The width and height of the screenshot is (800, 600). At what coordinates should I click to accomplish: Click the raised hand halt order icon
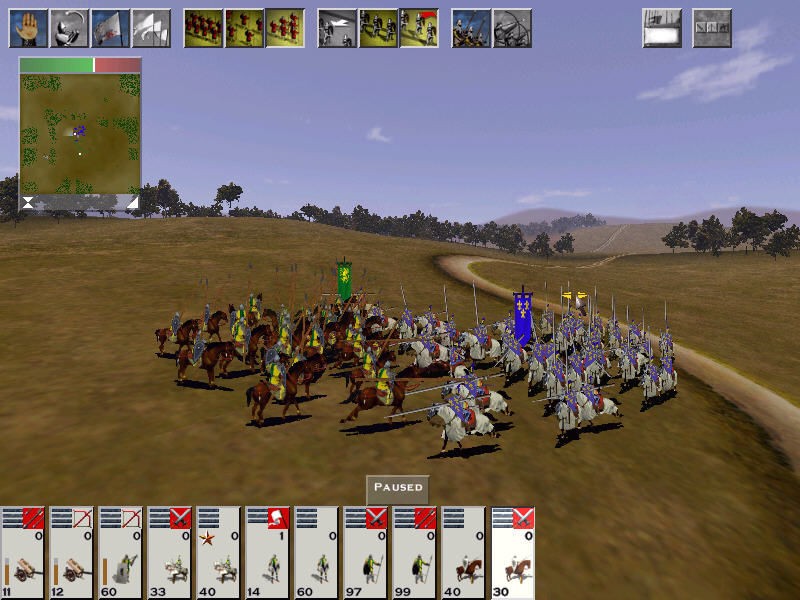(28, 28)
